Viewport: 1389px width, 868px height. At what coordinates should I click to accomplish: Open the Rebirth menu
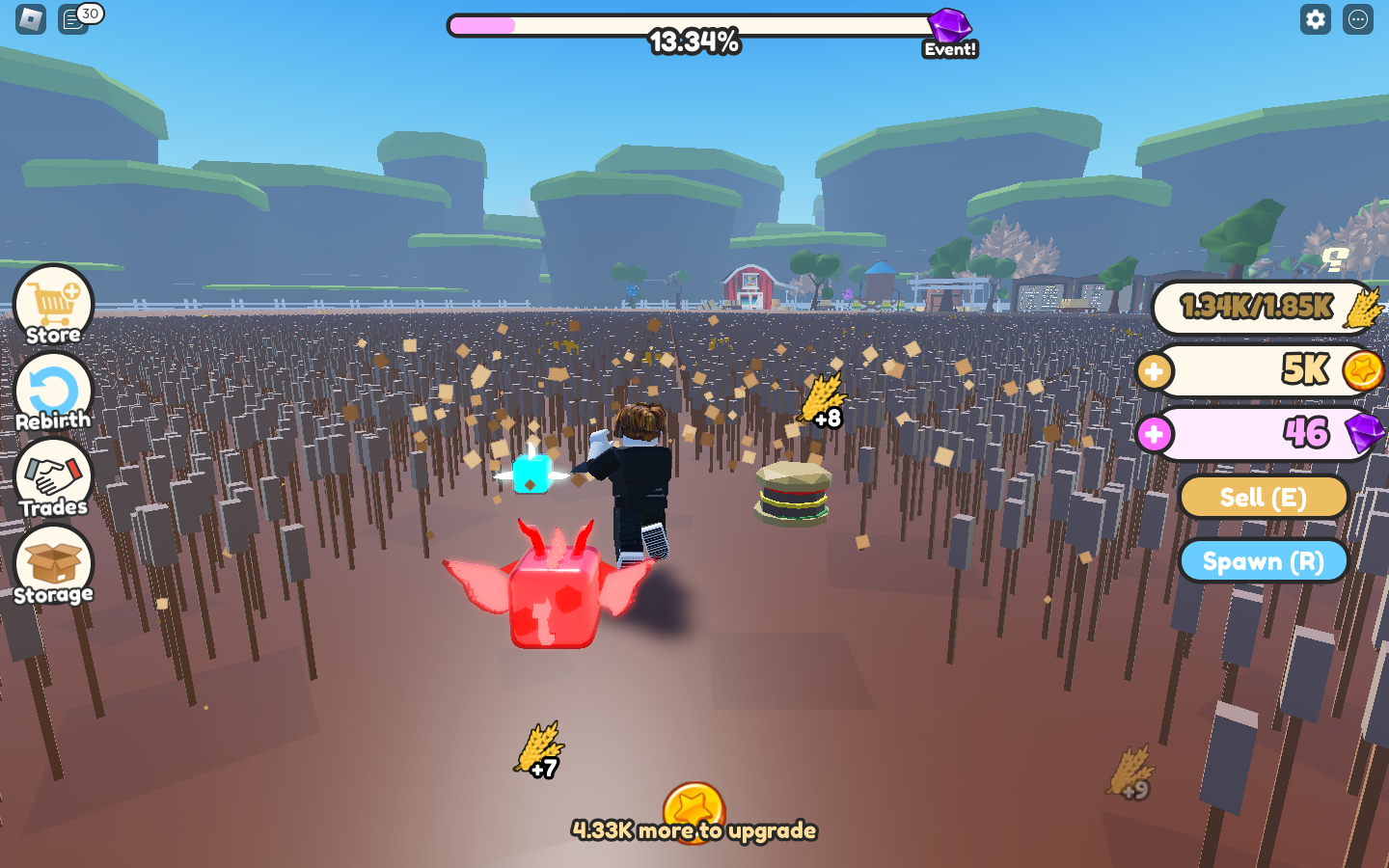(54, 393)
